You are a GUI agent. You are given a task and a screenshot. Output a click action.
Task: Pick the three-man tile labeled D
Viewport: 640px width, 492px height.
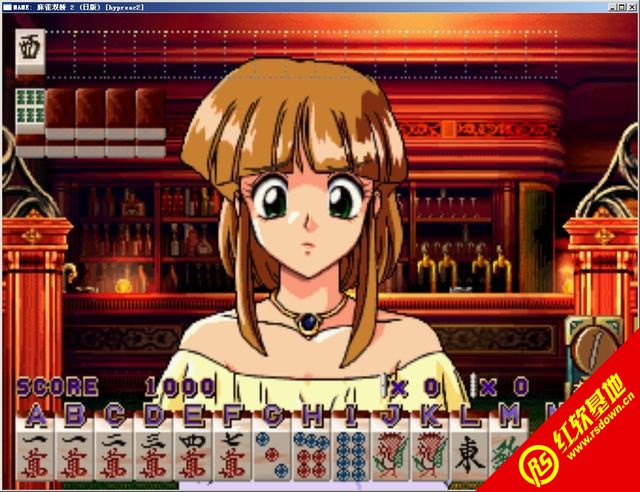(153, 457)
